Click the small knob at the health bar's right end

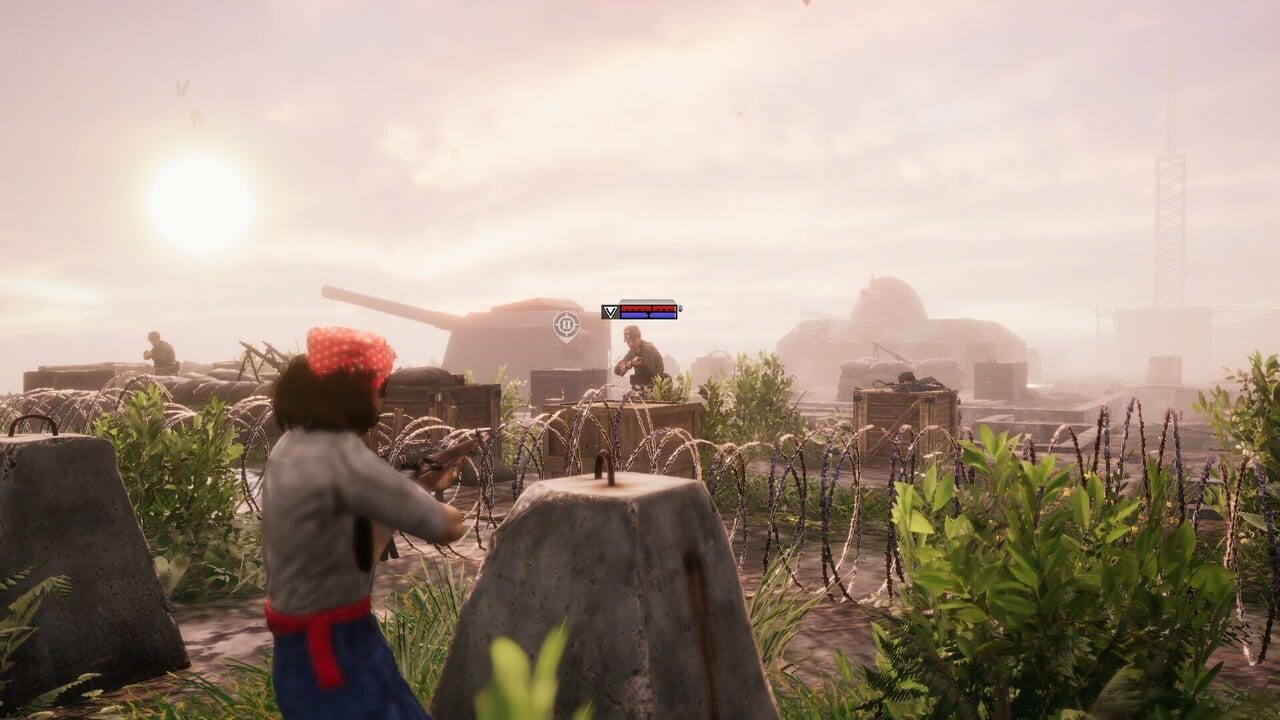[681, 310]
